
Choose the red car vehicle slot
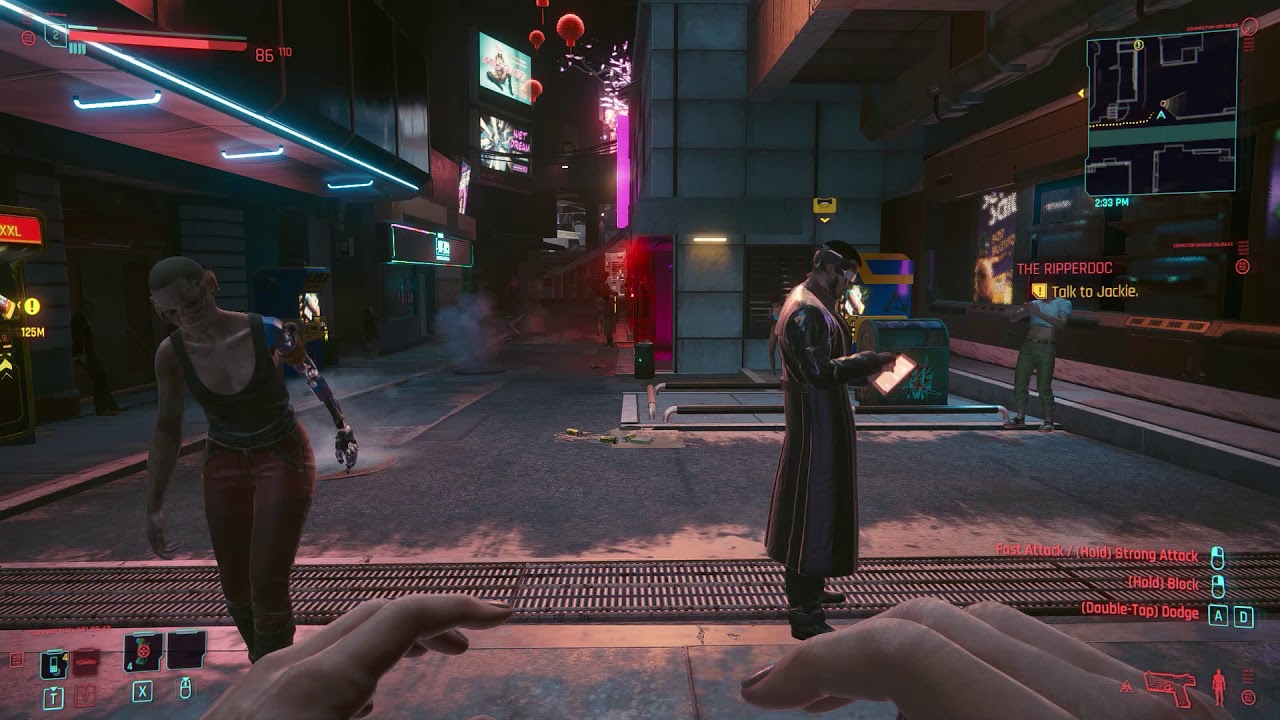coord(86,662)
